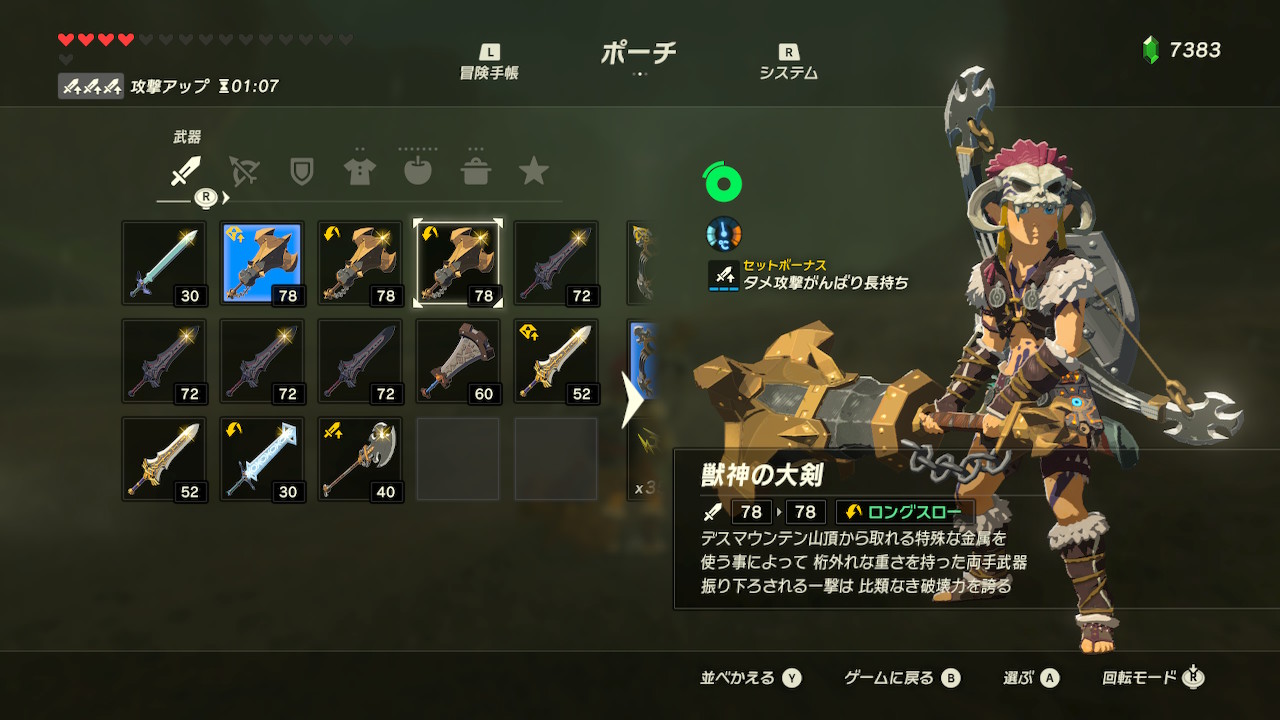Click the white arrow to next inventory page
Screen dimensions: 1280x720
632,400
